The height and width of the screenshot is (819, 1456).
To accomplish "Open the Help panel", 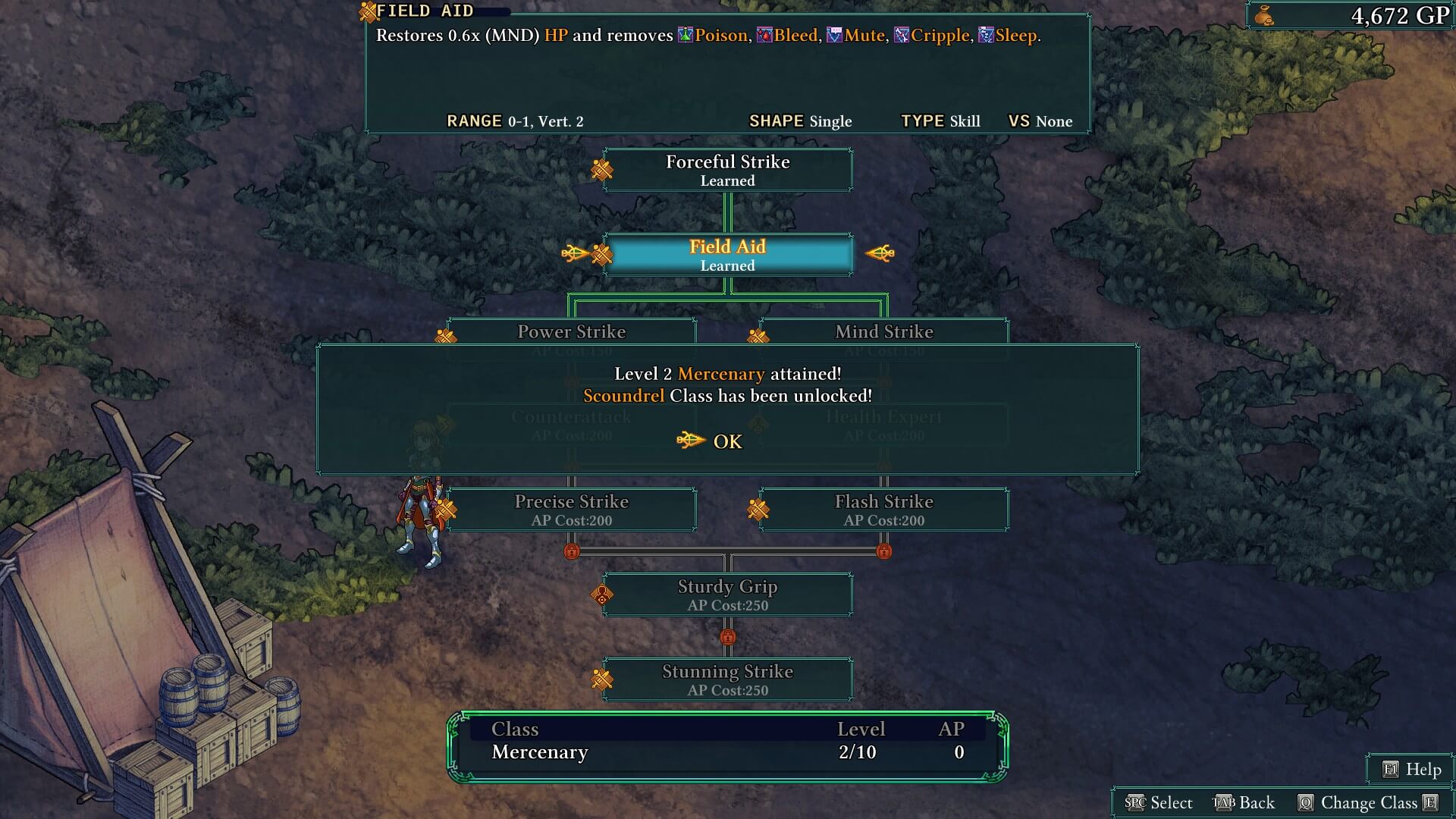I will coord(1412,770).
